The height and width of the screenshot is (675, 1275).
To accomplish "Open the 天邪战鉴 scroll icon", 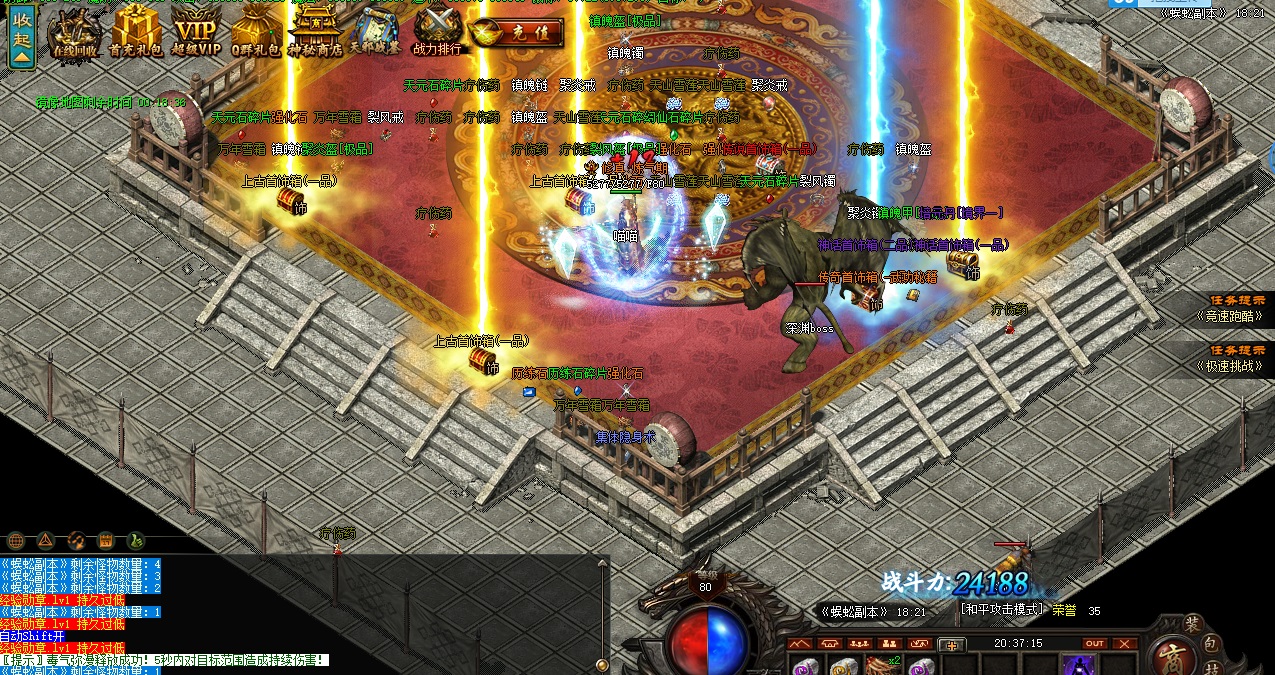I will click(x=374, y=32).
